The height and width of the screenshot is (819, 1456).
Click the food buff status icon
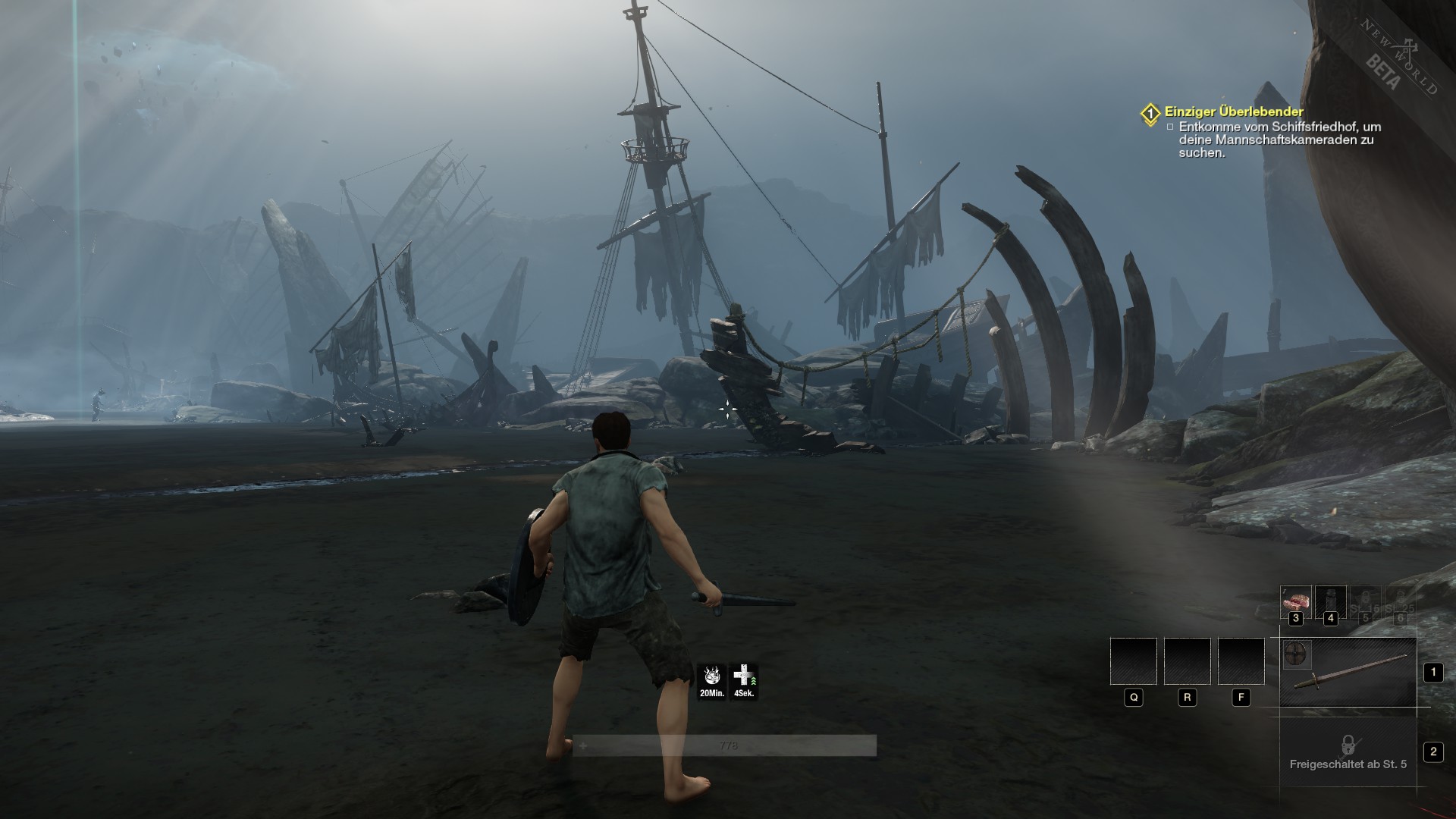(x=712, y=681)
